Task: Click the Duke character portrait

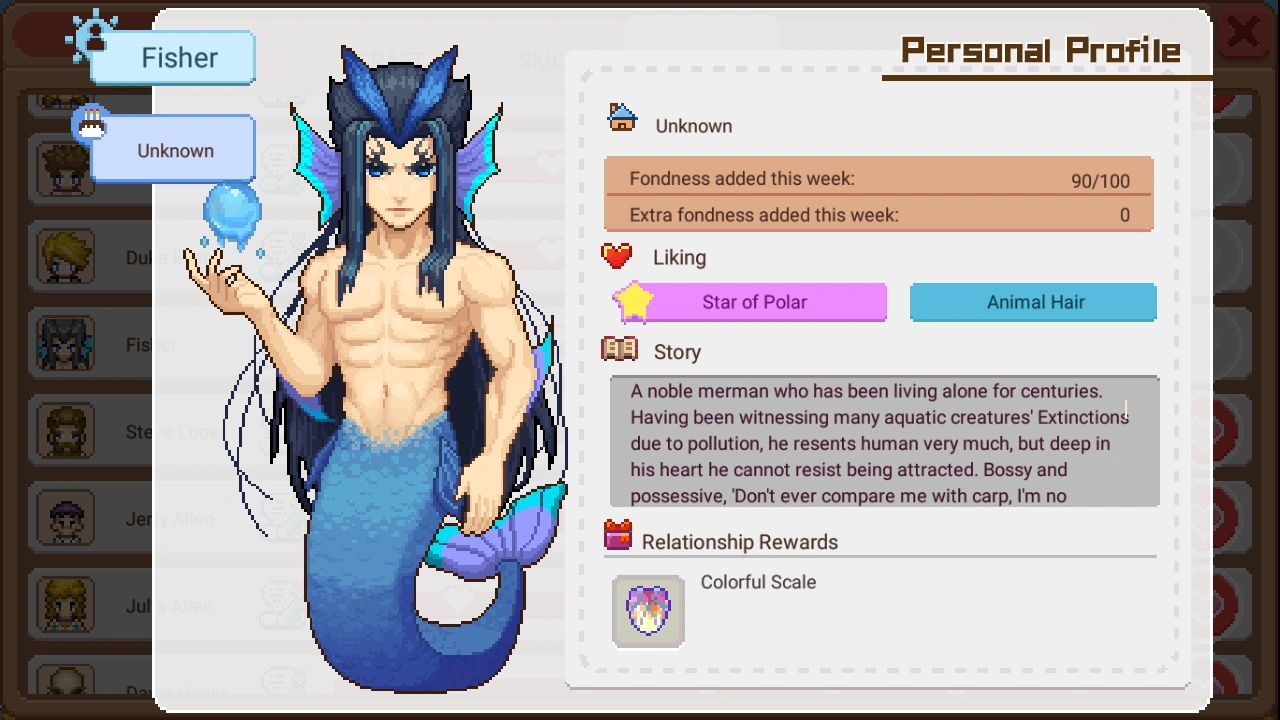Action: [x=64, y=257]
